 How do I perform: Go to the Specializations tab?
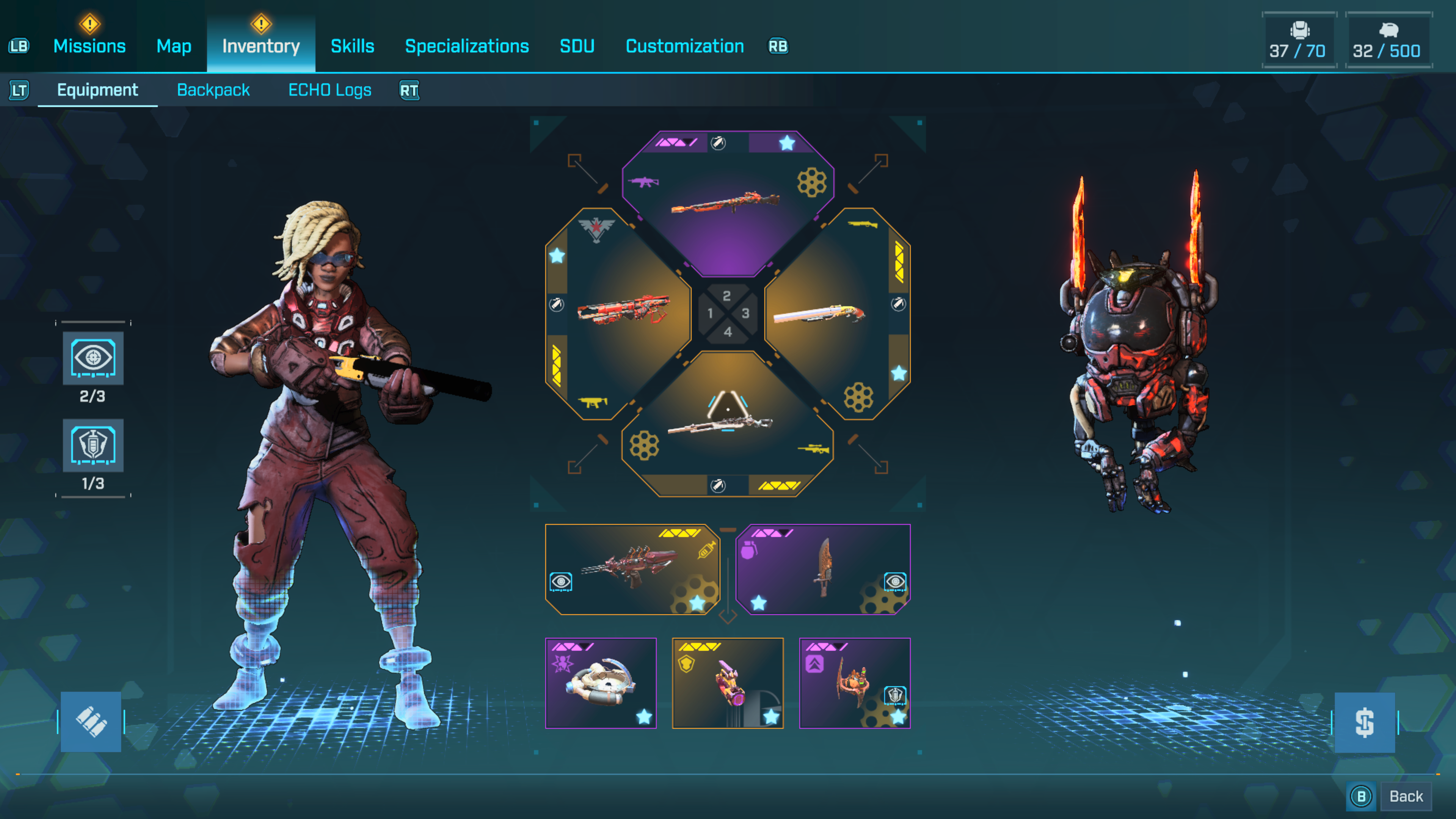467,46
